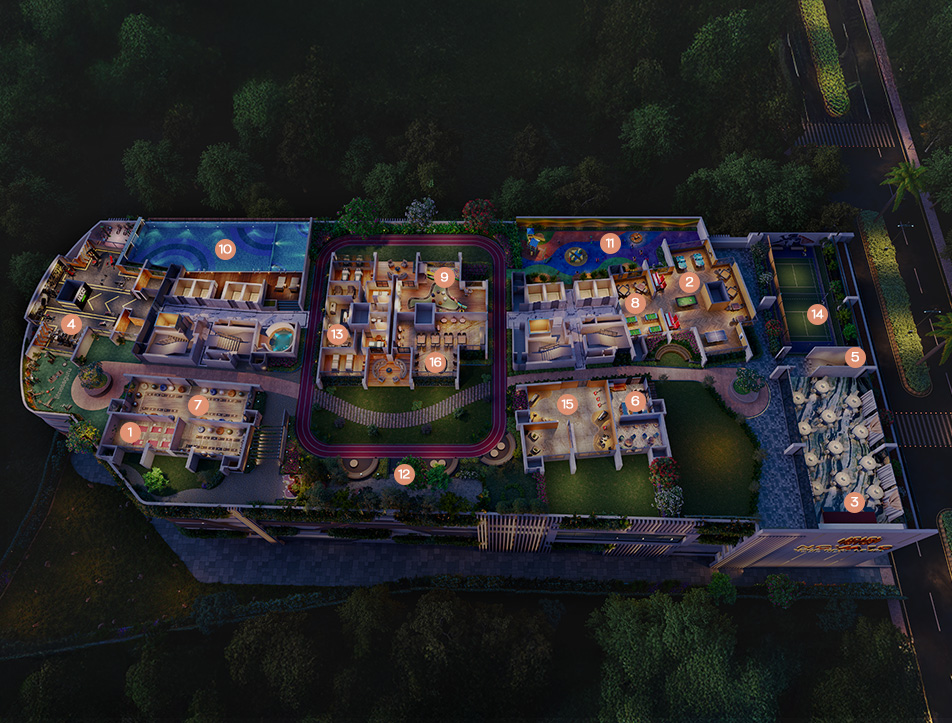The width and height of the screenshot is (952, 723).
Task: Select marker number 13
Action: pyautogui.click(x=337, y=334)
